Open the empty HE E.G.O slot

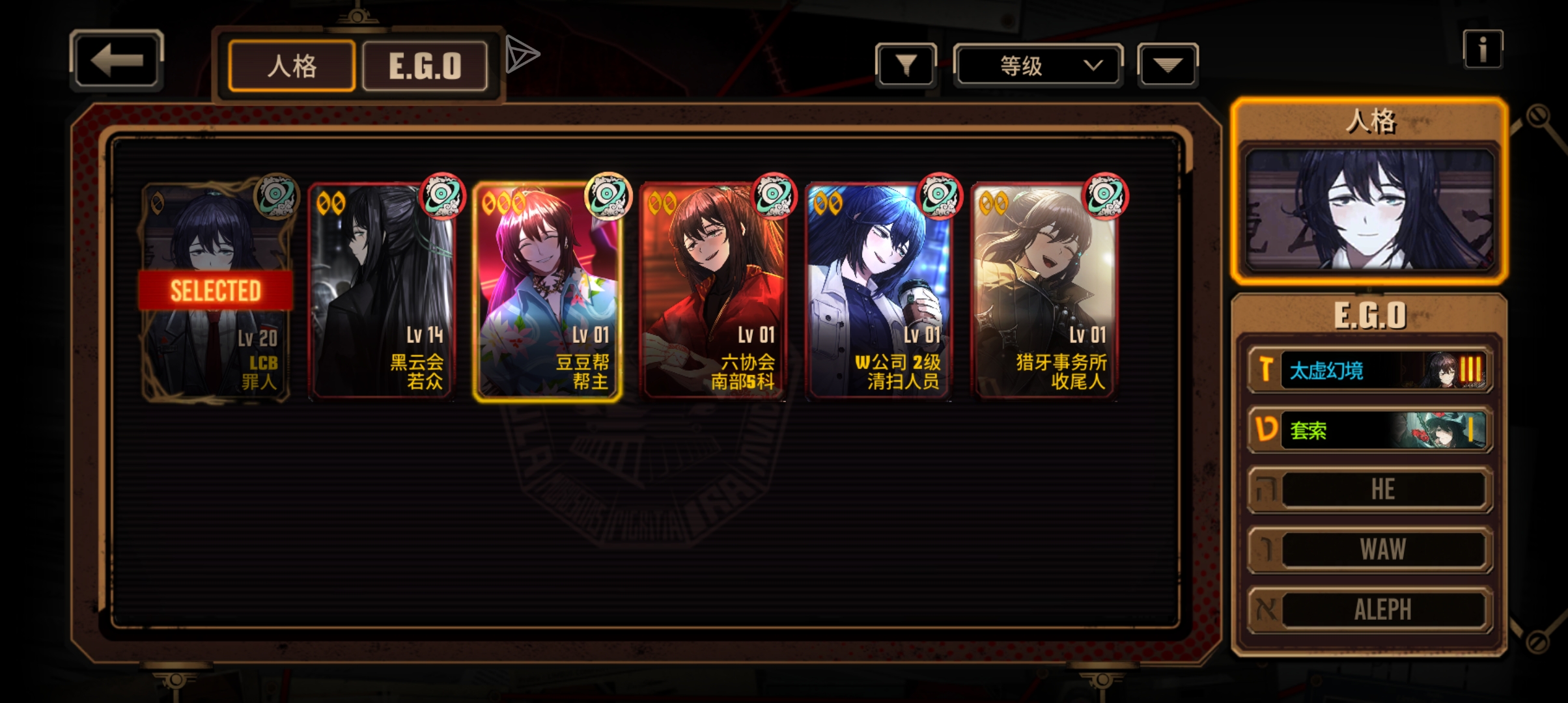coord(1370,489)
